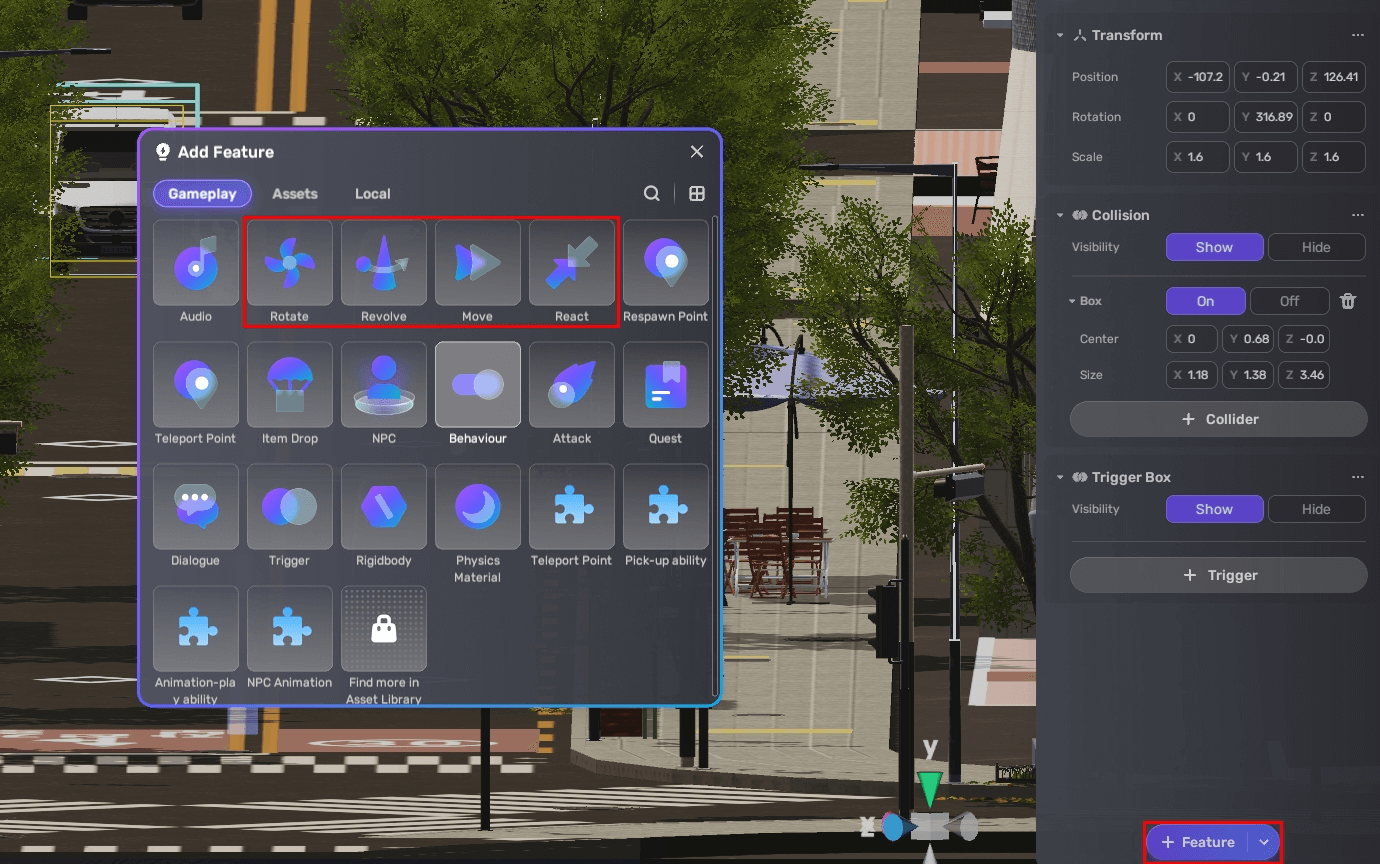Turn Off the Box collider
The height and width of the screenshot is (864, 1380).
[1289, 300]
